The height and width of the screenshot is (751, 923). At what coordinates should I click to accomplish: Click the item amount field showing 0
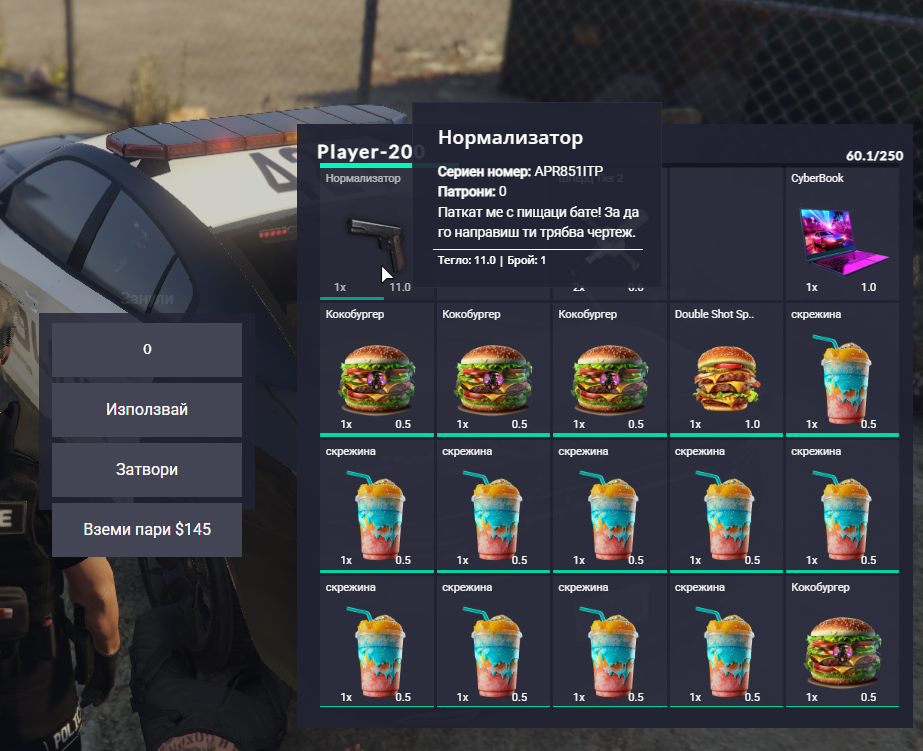[x=147, y=350]
